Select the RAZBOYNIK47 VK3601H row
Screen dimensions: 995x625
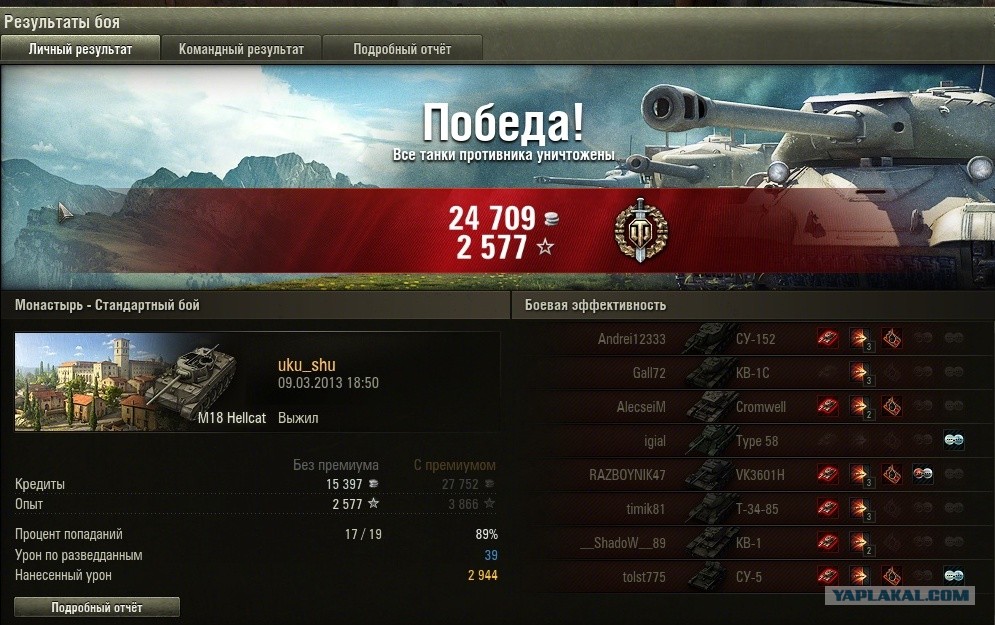[750, 475]
